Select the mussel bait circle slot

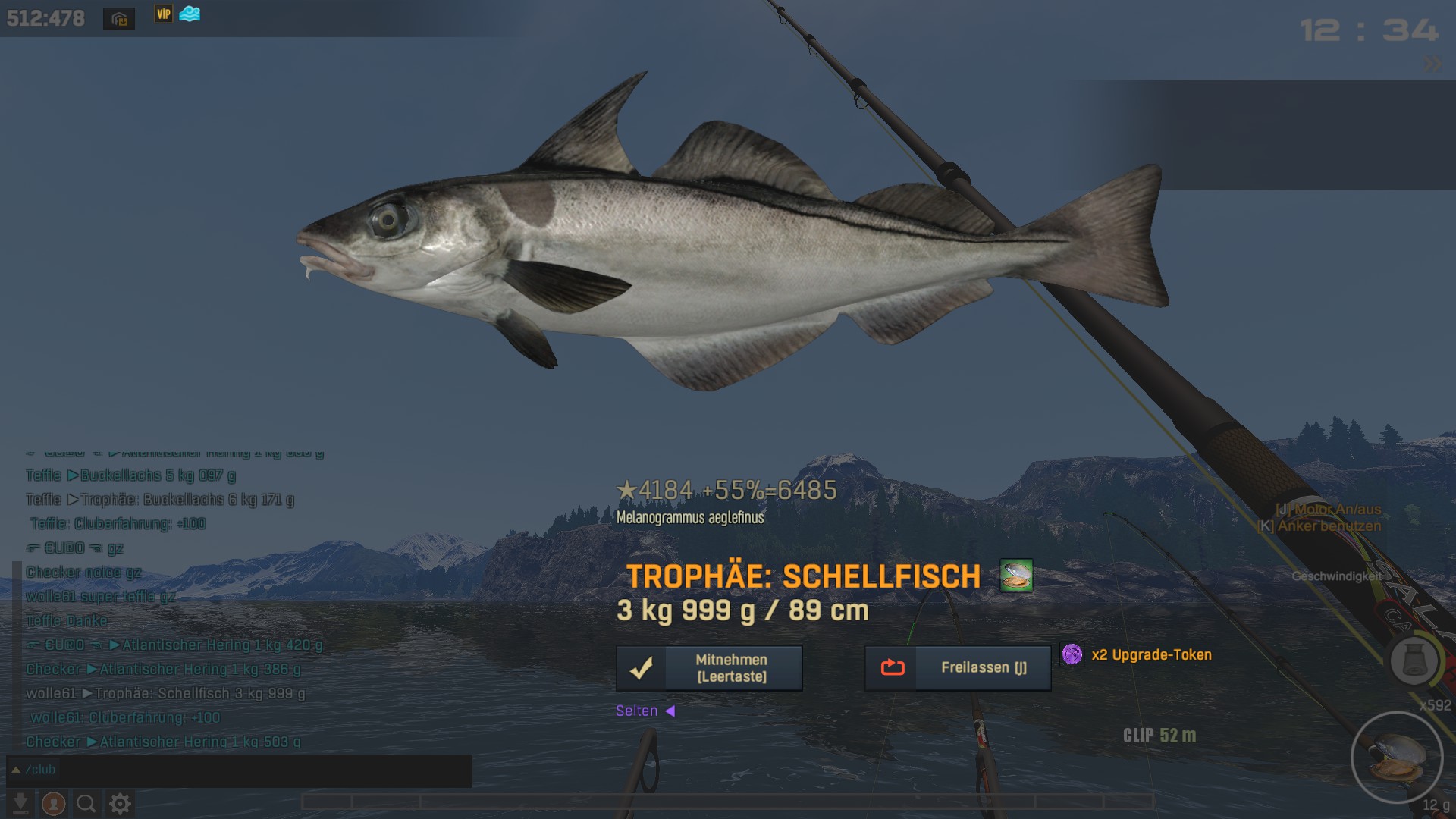click(x=1397, y=757)
